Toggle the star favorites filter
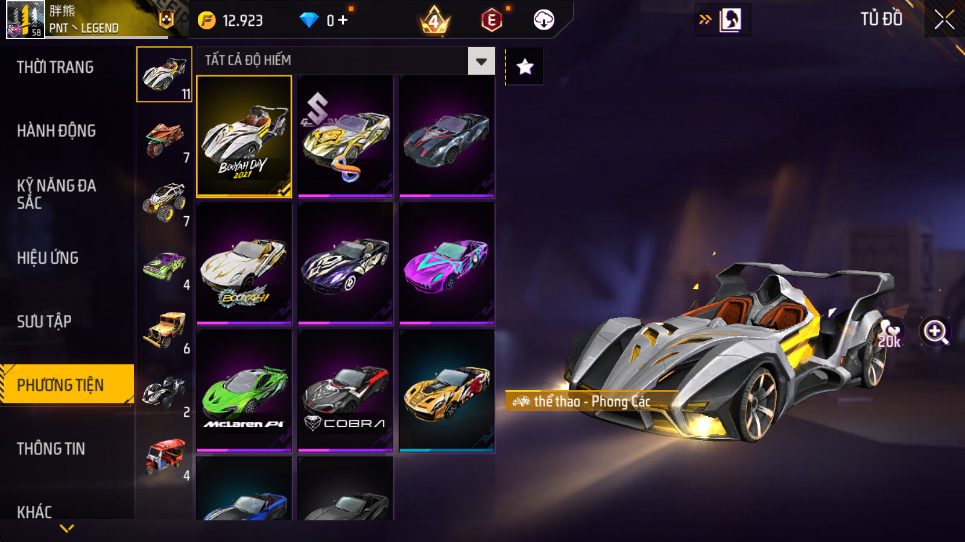The image size is (965, 542). coord(525,67)
